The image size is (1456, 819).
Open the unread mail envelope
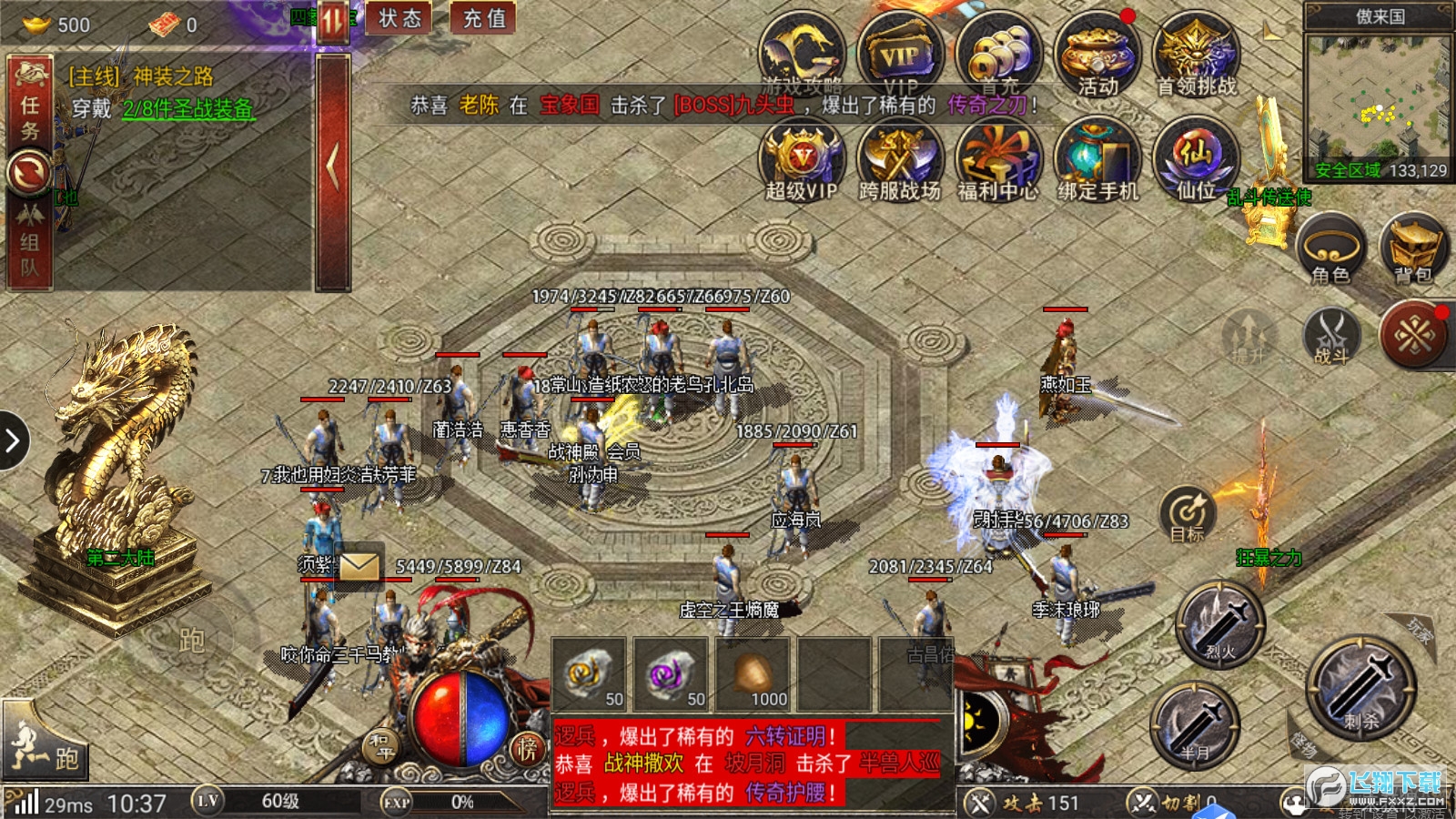pyautogui.click(x=359, y=566)
